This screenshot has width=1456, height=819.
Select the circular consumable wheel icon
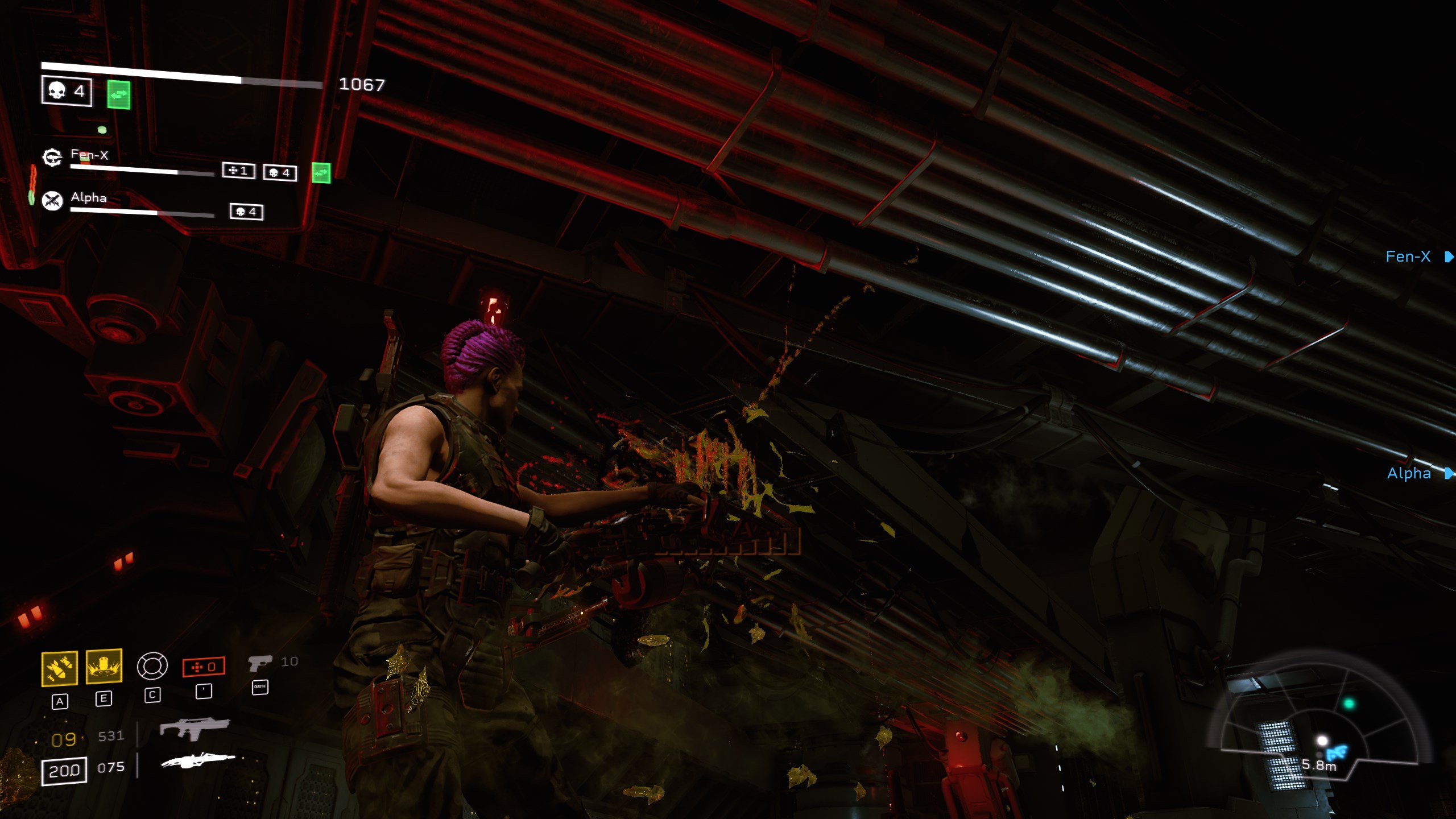pyautogui.click(x=152, y=665)
